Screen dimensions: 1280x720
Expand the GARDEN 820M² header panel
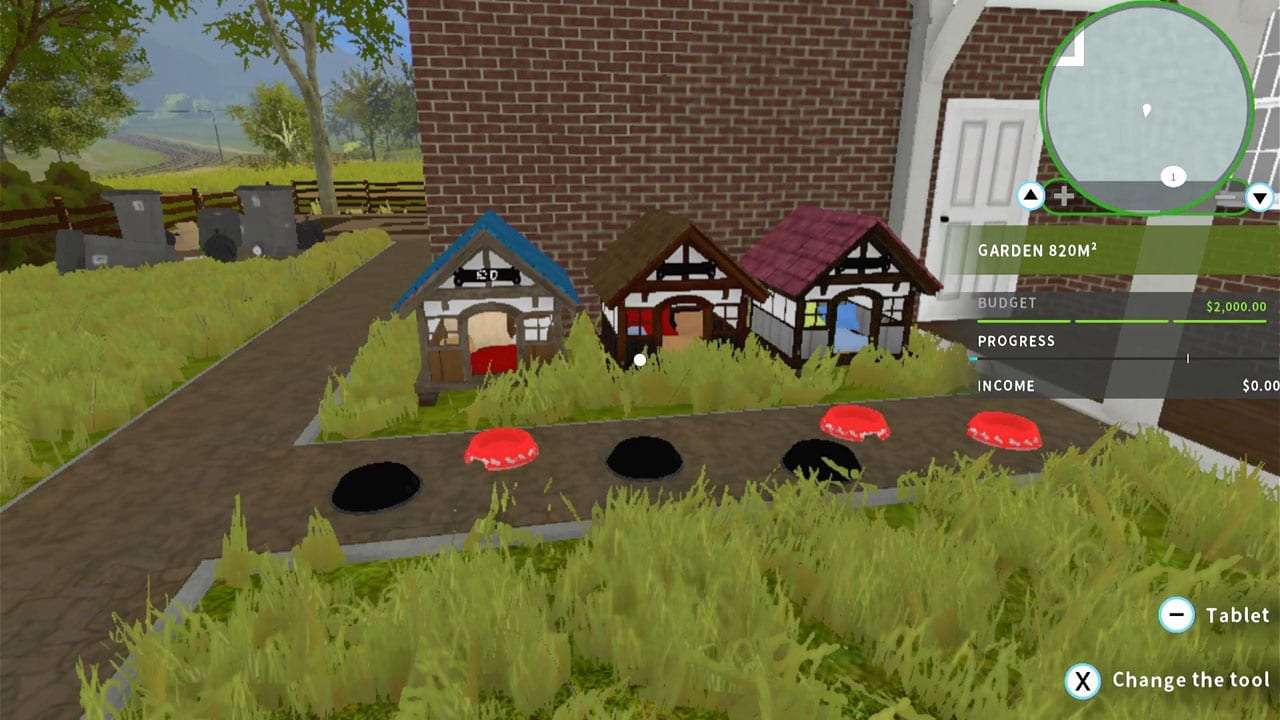[1037, 251]
